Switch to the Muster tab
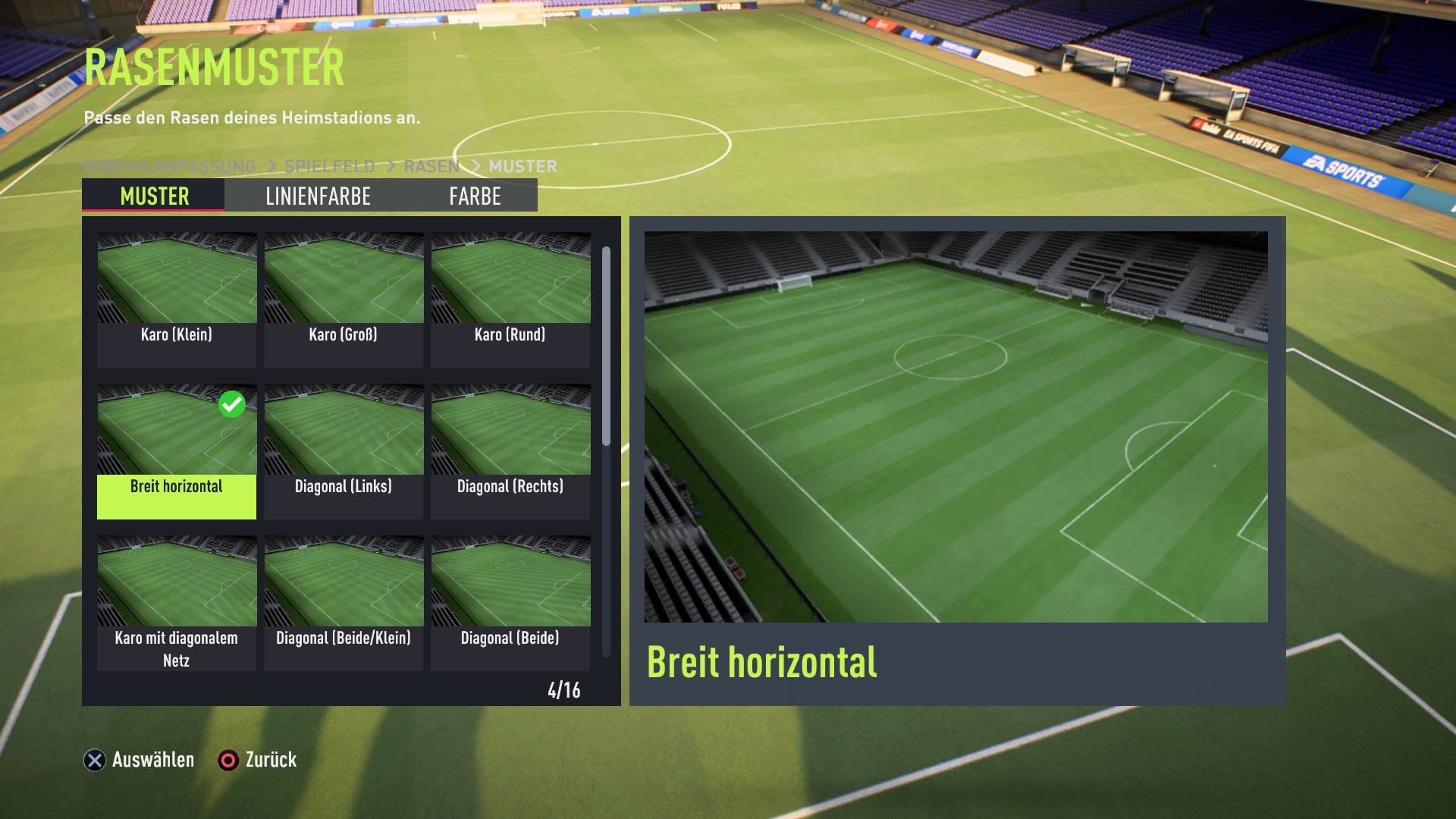 (x=154, y=196)
